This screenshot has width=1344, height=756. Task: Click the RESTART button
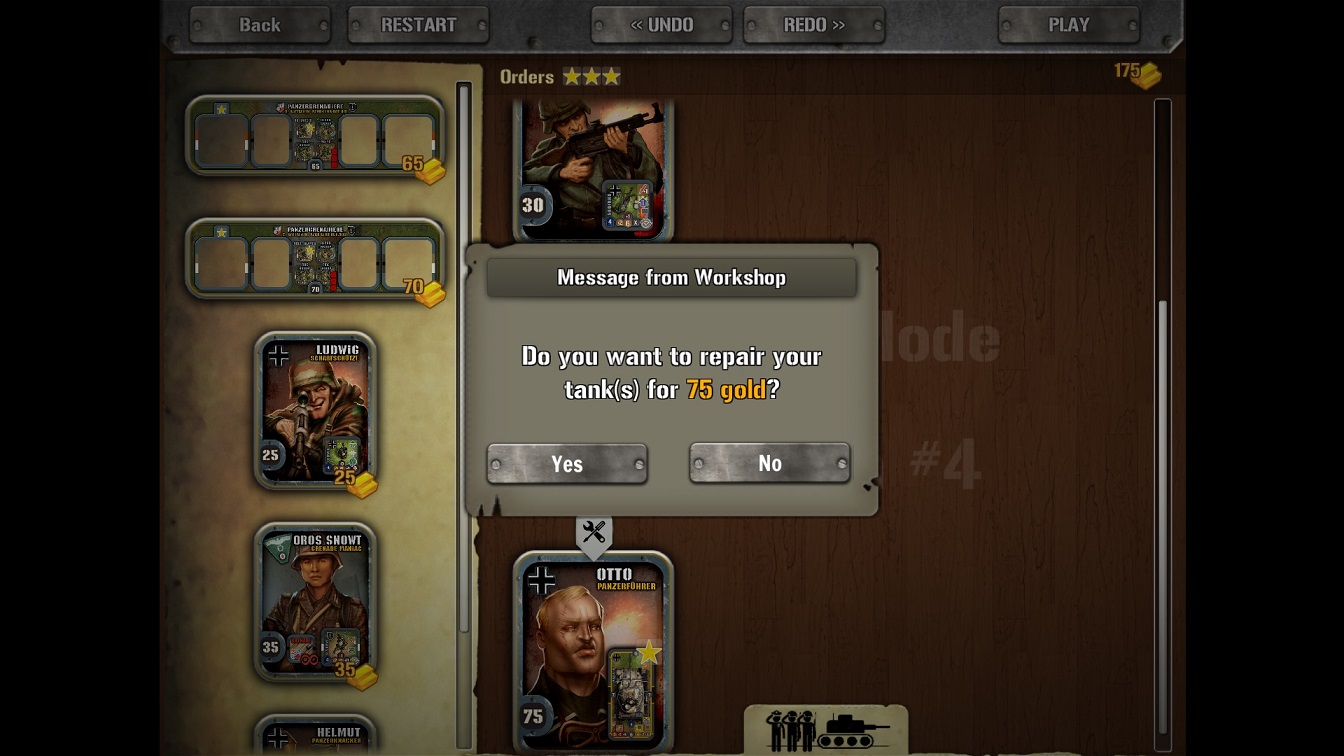coord(418,25)
